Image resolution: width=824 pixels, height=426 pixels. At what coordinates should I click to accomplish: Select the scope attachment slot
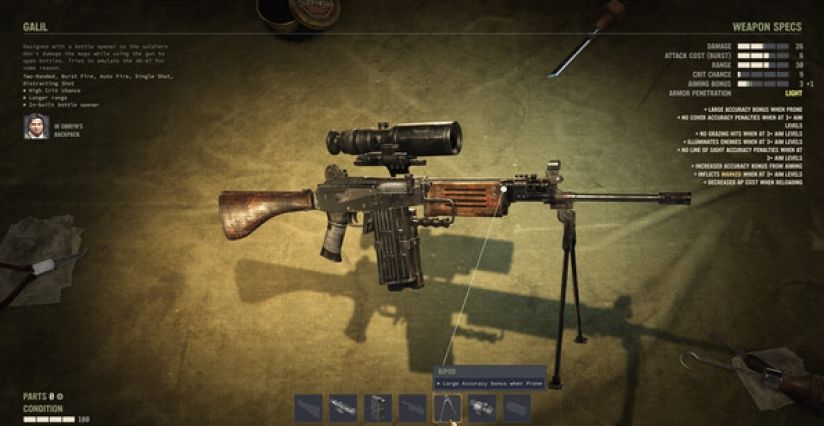pos(344,407)
